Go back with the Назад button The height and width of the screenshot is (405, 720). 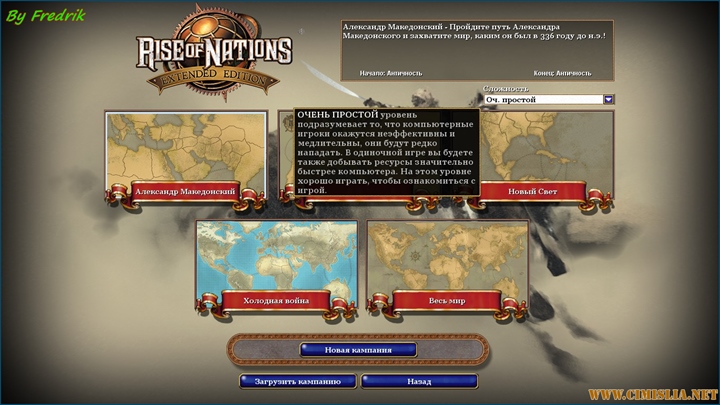coord(419,381)
